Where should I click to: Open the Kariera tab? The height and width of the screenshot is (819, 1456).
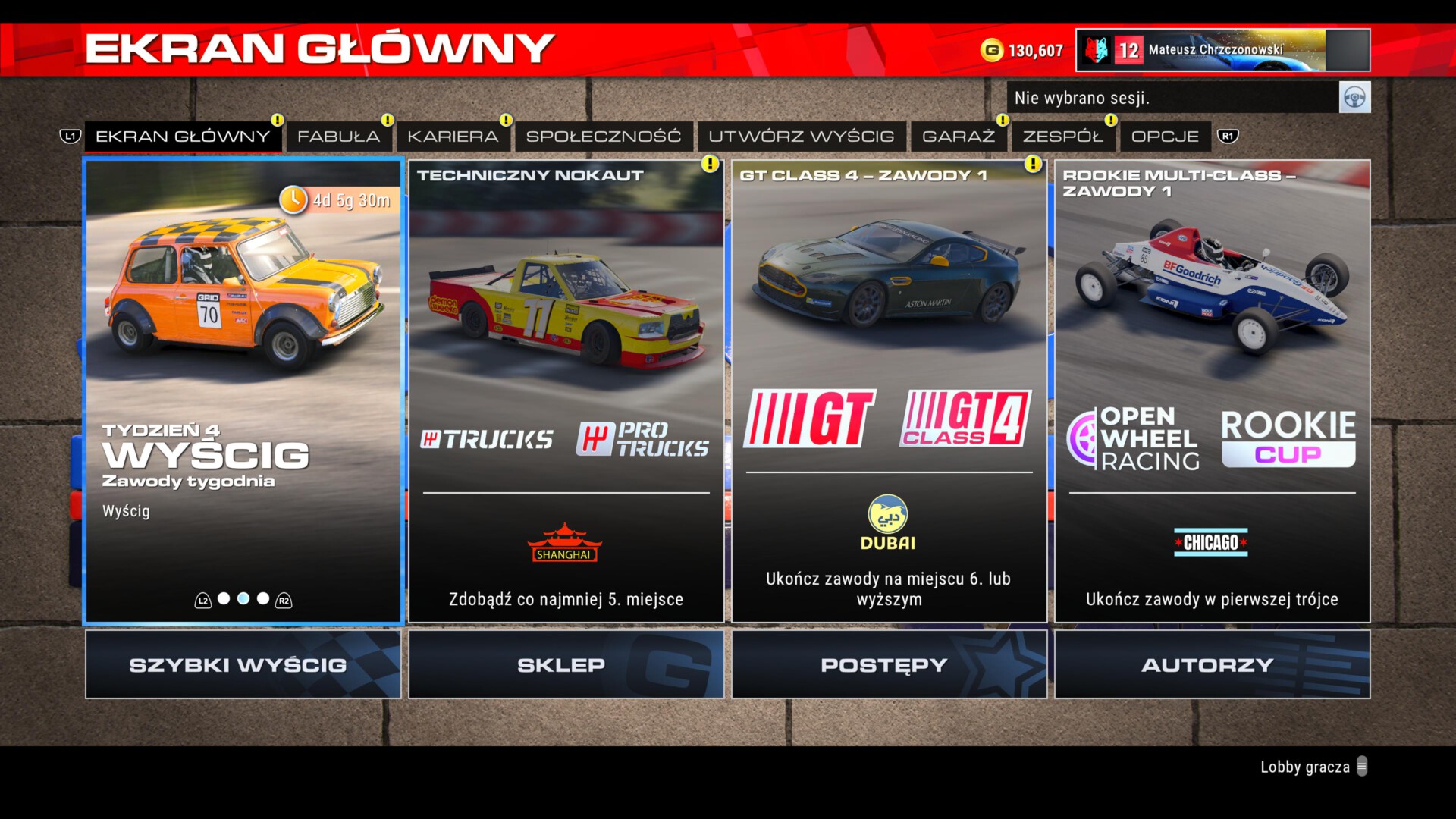453,136
